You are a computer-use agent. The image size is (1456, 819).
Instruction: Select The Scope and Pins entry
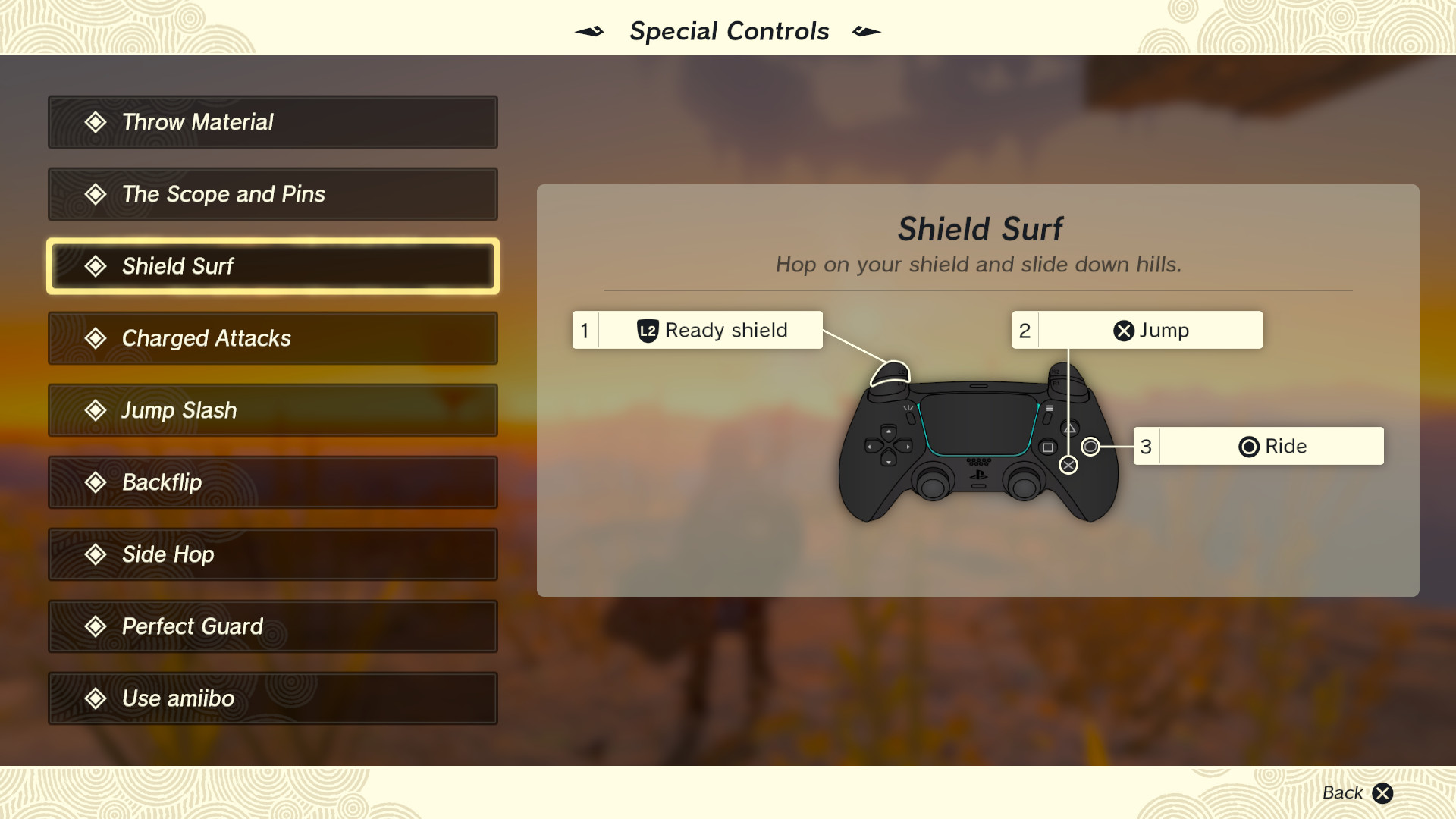pos(272,194)
